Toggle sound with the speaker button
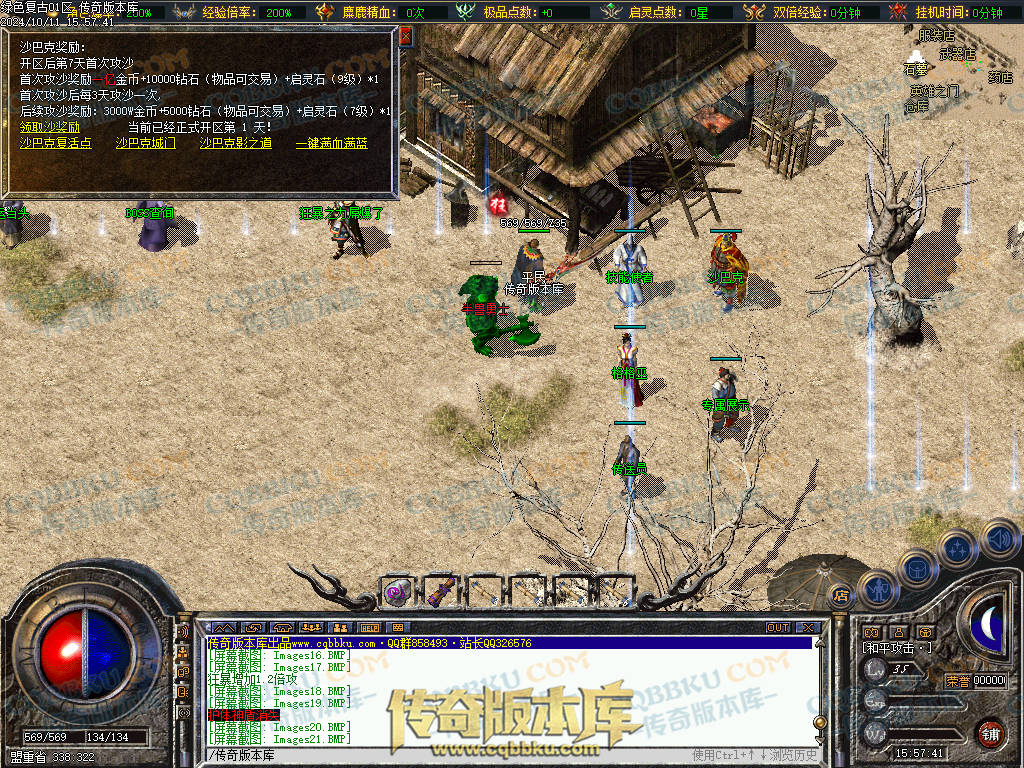This screenshot has height=768, width=1024. coord(998,540)
